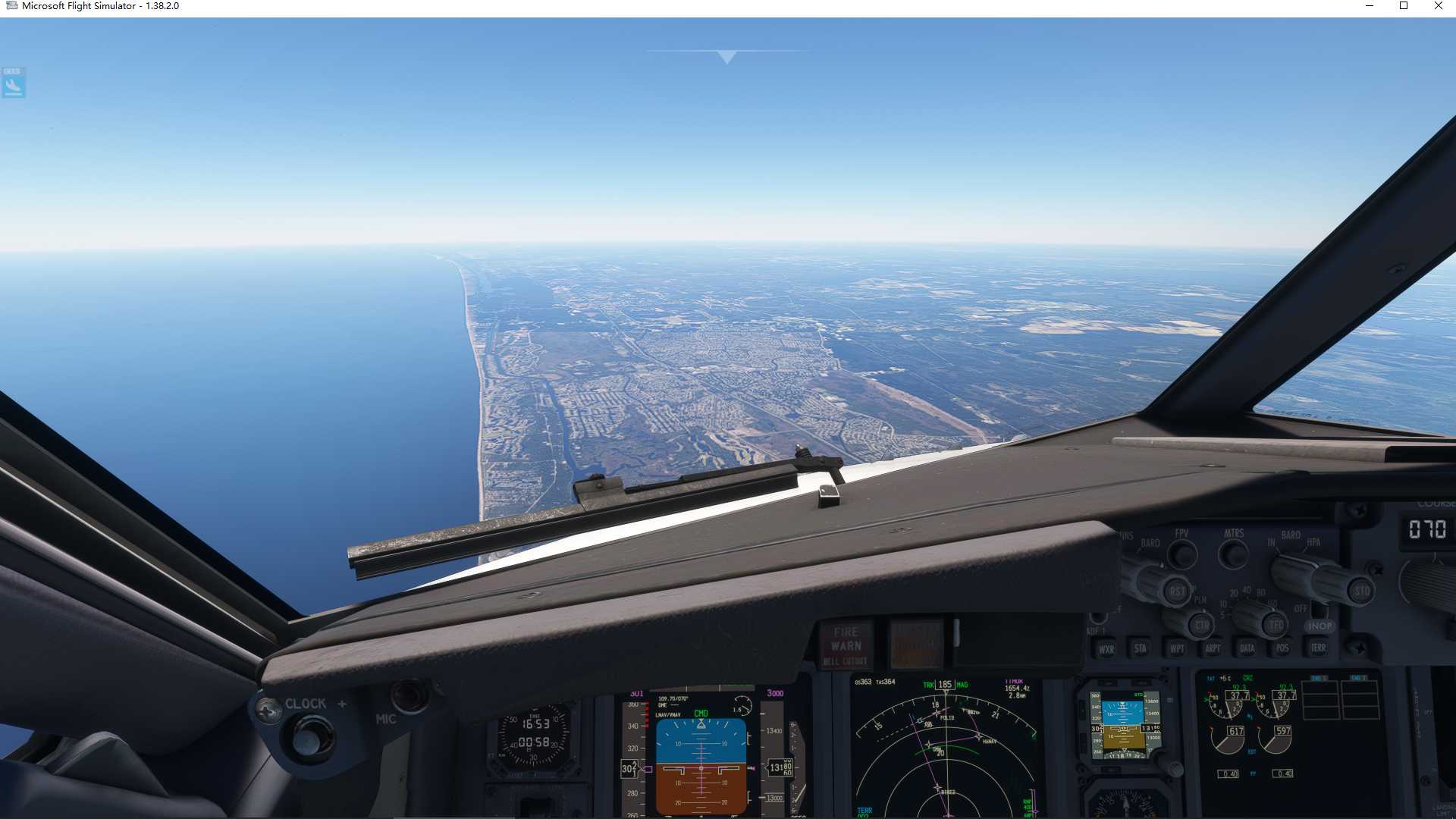This screenshot has width=1456, height=819.
Task: Toggle the WPT waypoints overlay button
Action: 1177,650
